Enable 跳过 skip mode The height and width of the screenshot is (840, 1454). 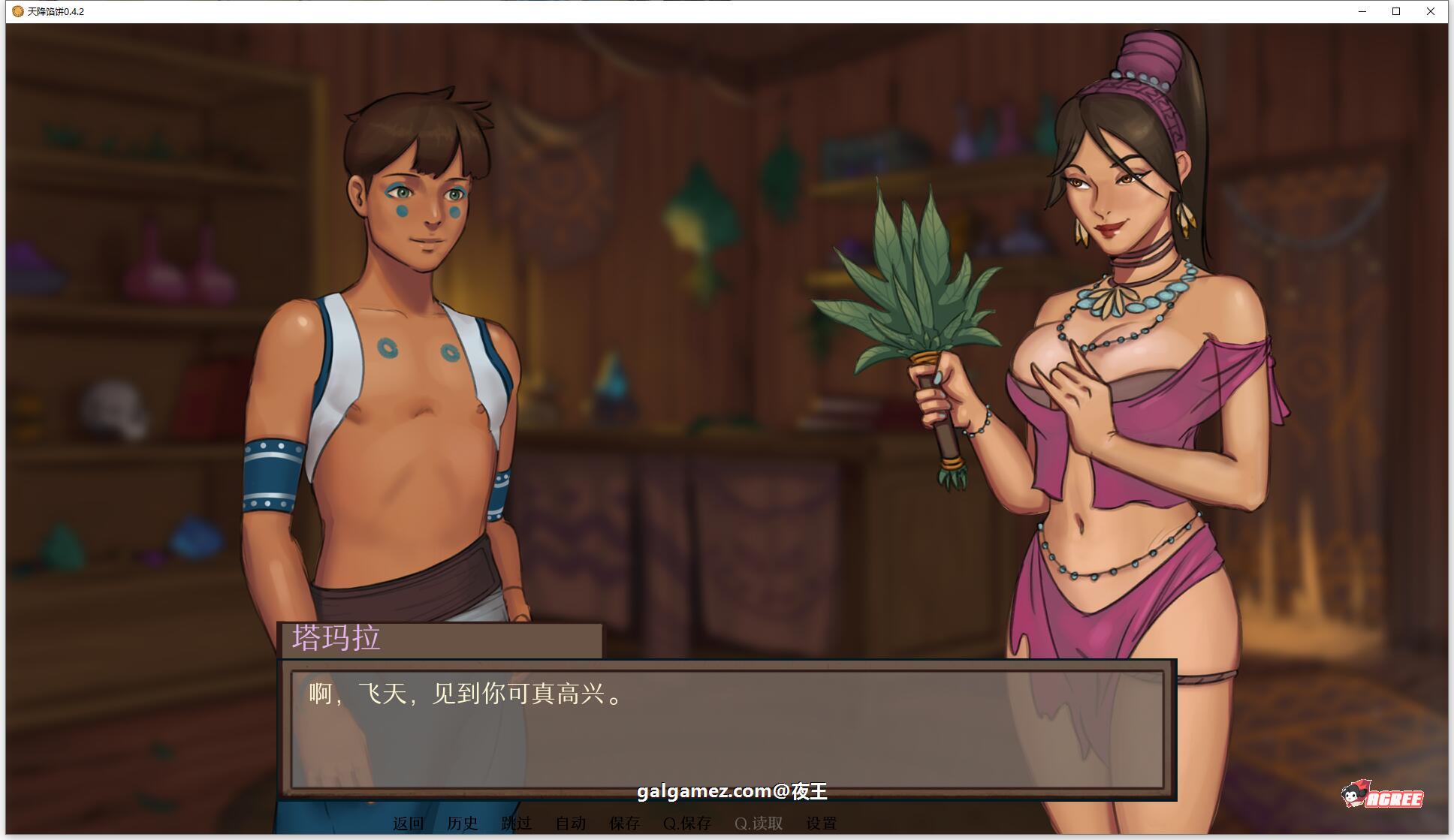[516, 823]
